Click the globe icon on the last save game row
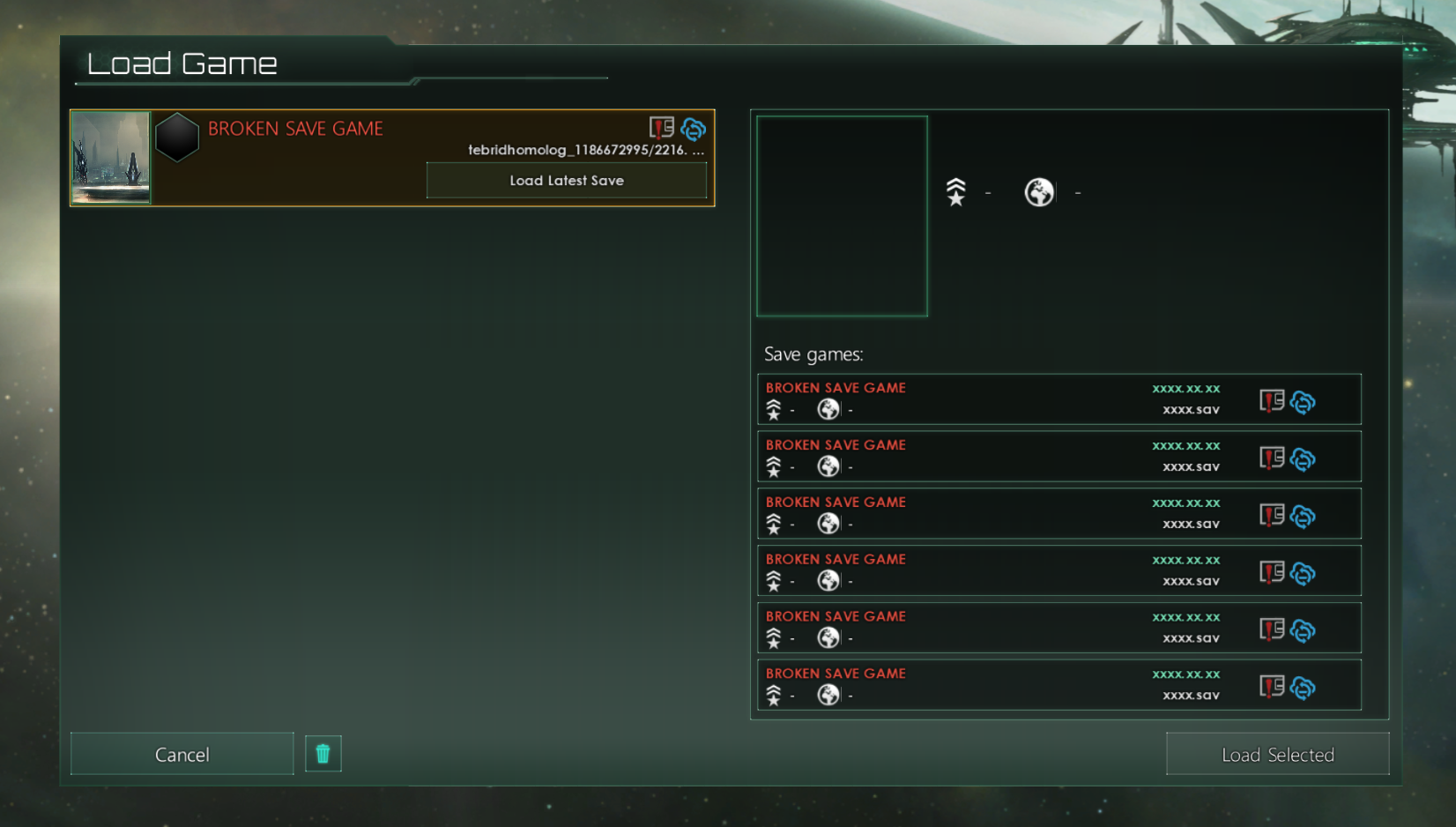Image resolution: width=1456 pixels, height=827 pixels. [x=828, y=695]
